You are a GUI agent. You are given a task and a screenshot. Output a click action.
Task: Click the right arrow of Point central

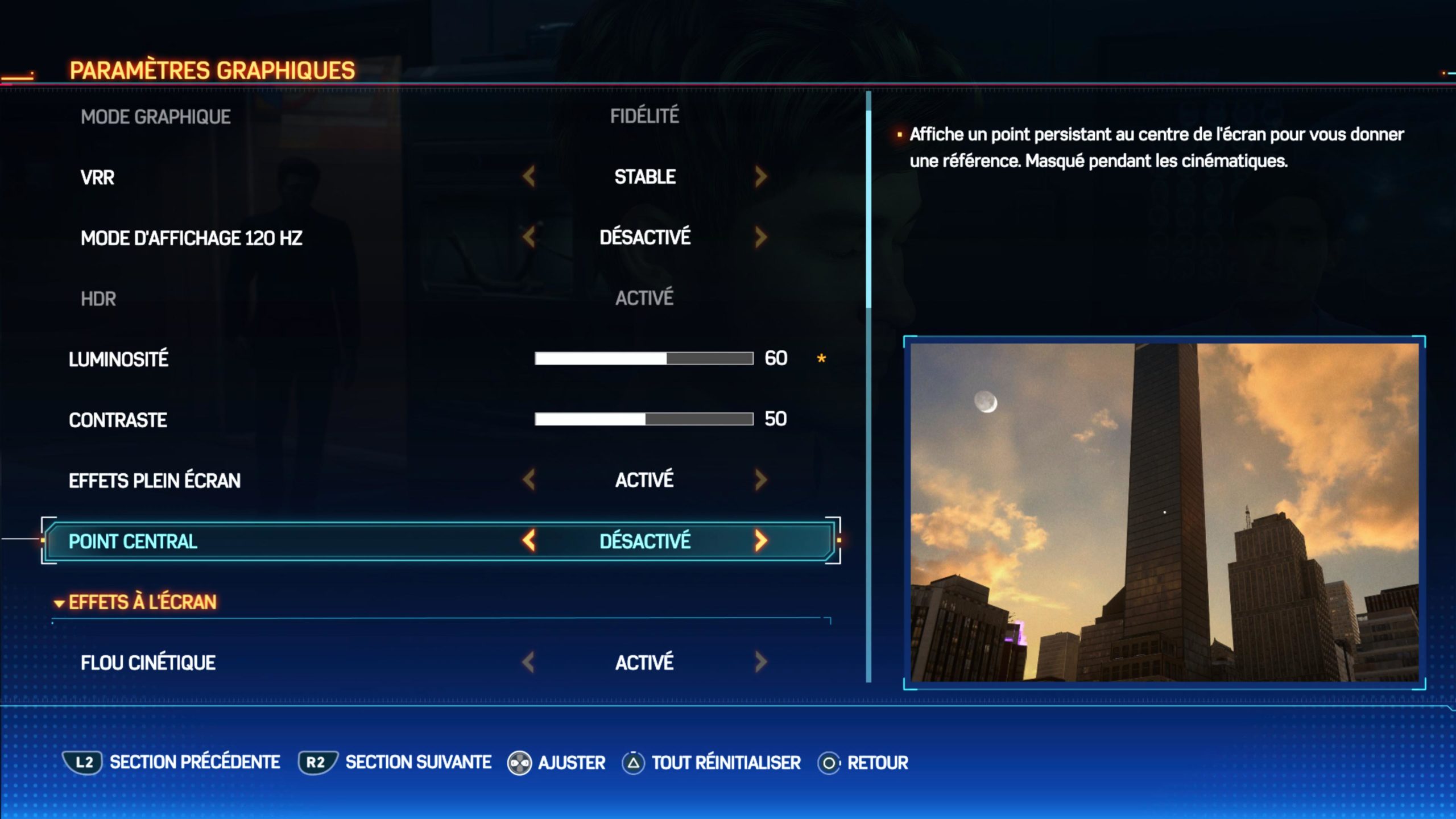click(761, 541)
